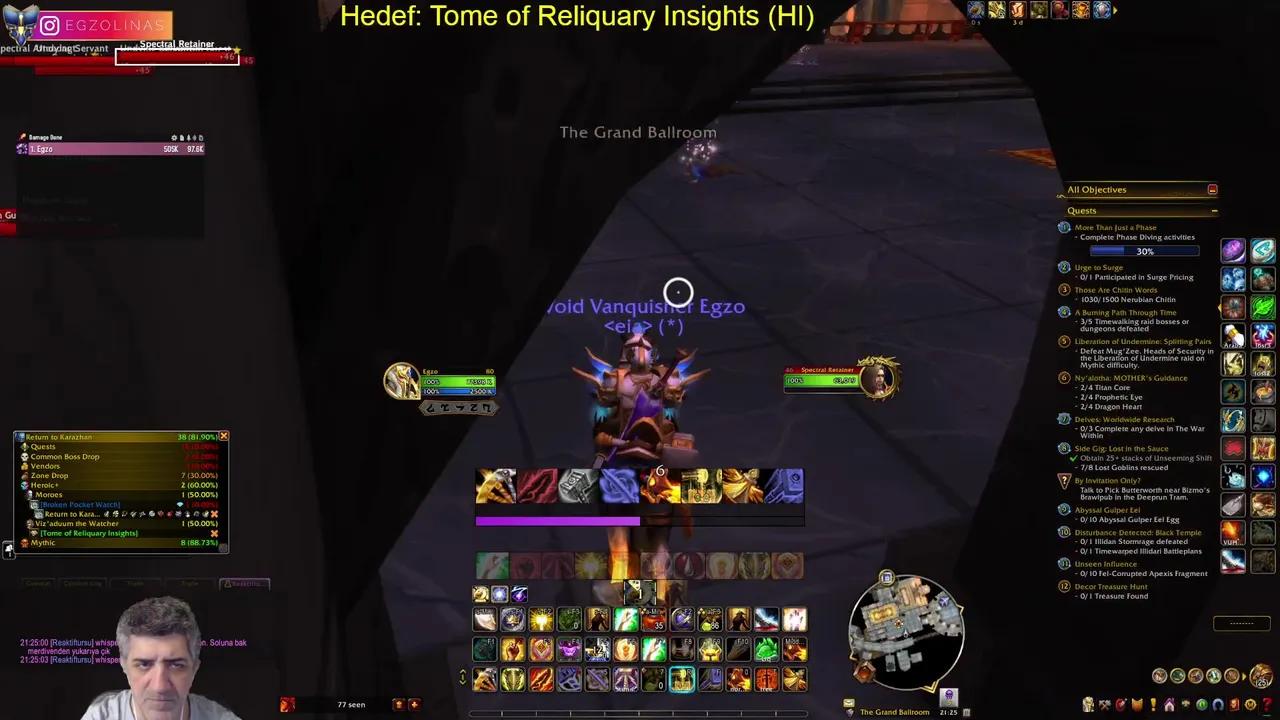Image resolution: width=1280 pixels, height=720 pixels.
Task: Click the Tome of Reliquary Insights item link
Action: (x=89, y=533)
